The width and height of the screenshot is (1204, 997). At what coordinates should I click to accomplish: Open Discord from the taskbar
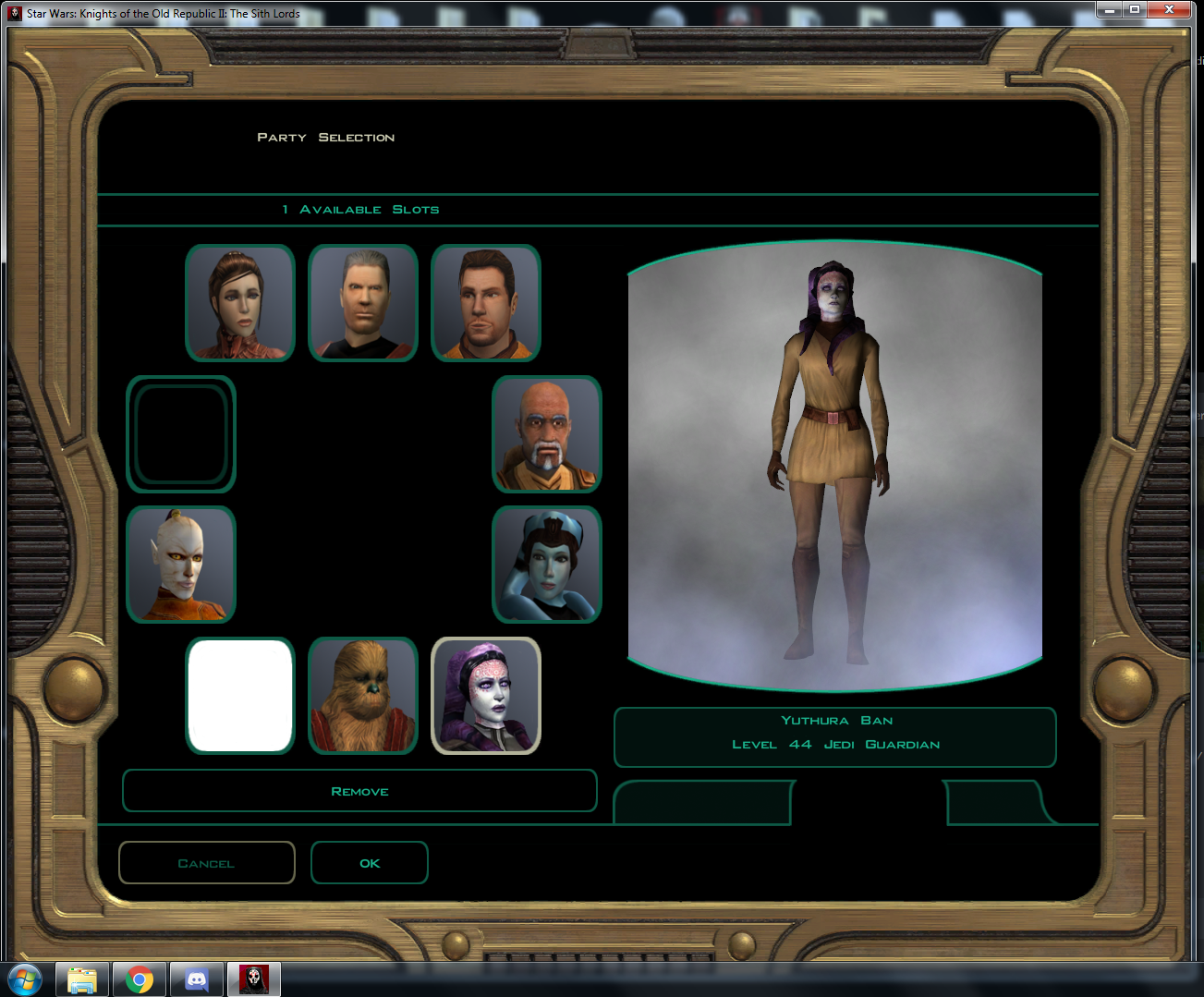point(196,979)
